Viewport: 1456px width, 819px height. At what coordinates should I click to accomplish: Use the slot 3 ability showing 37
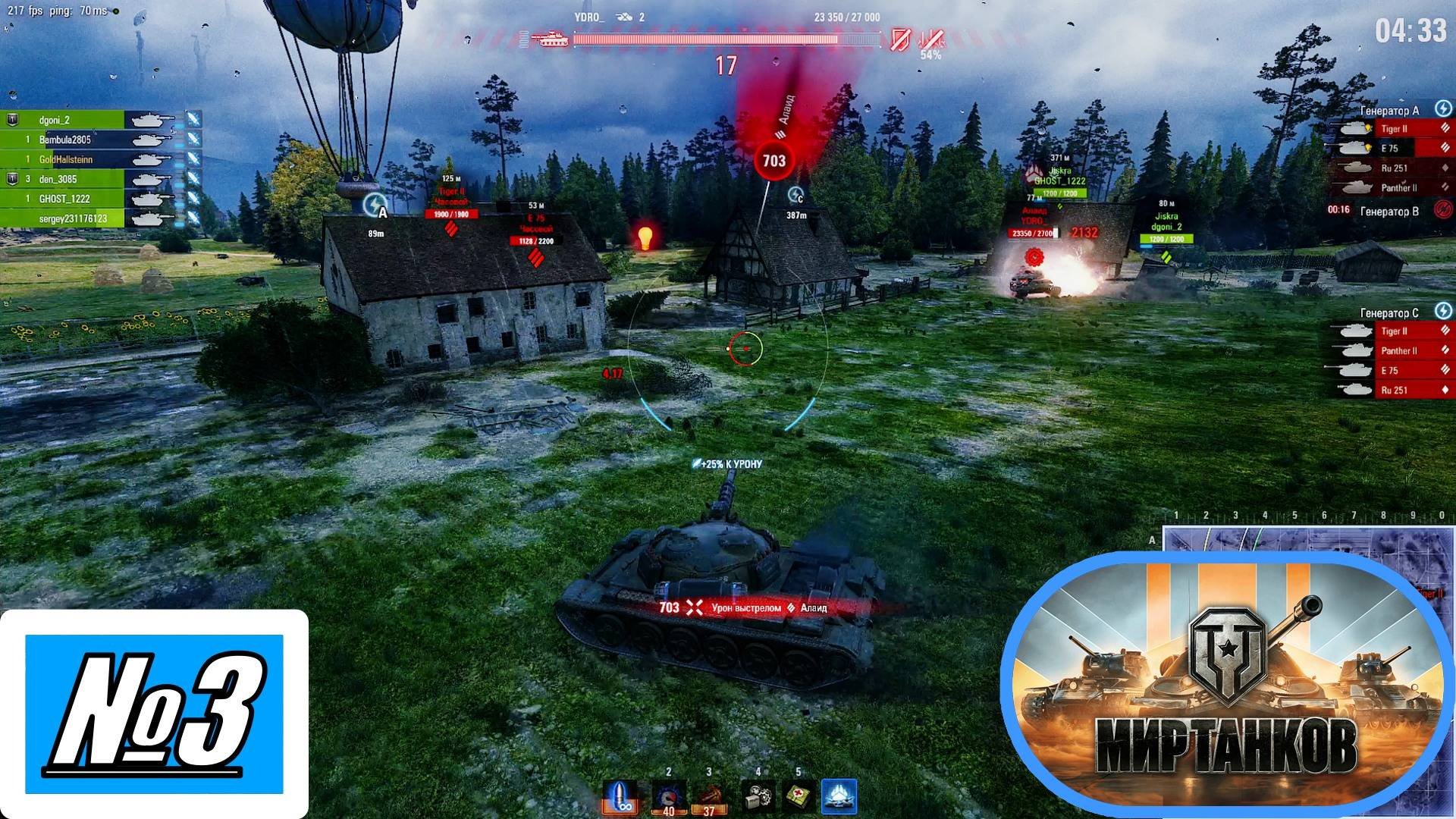point(711,797)
